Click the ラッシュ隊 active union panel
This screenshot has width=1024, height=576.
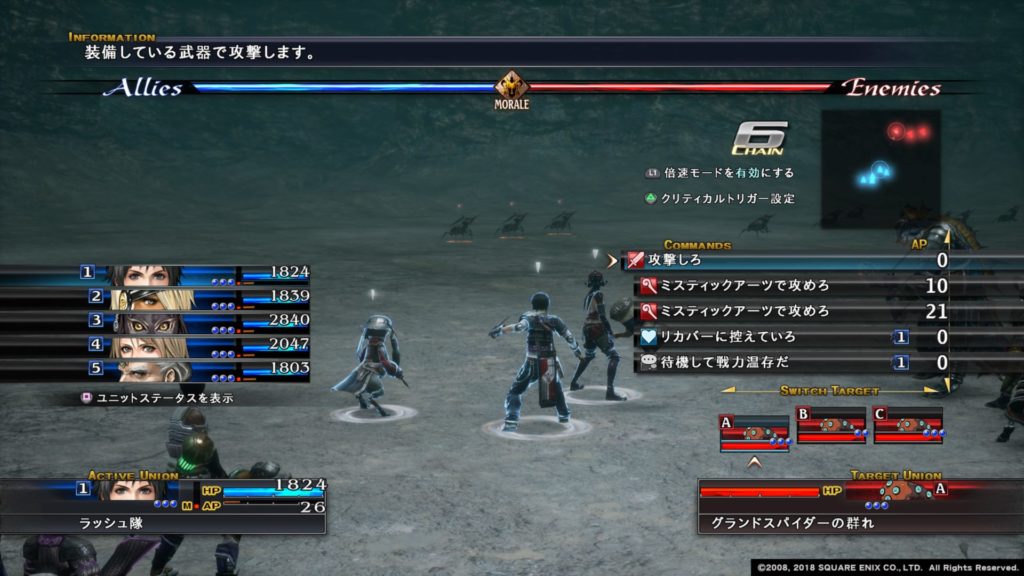165,506
